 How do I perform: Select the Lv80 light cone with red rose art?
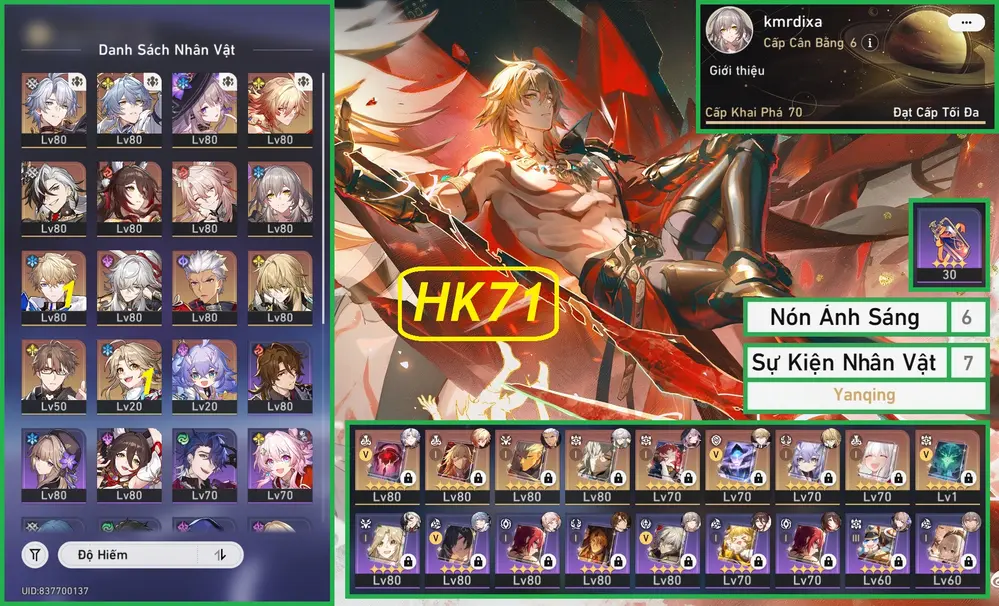(386, 460)
